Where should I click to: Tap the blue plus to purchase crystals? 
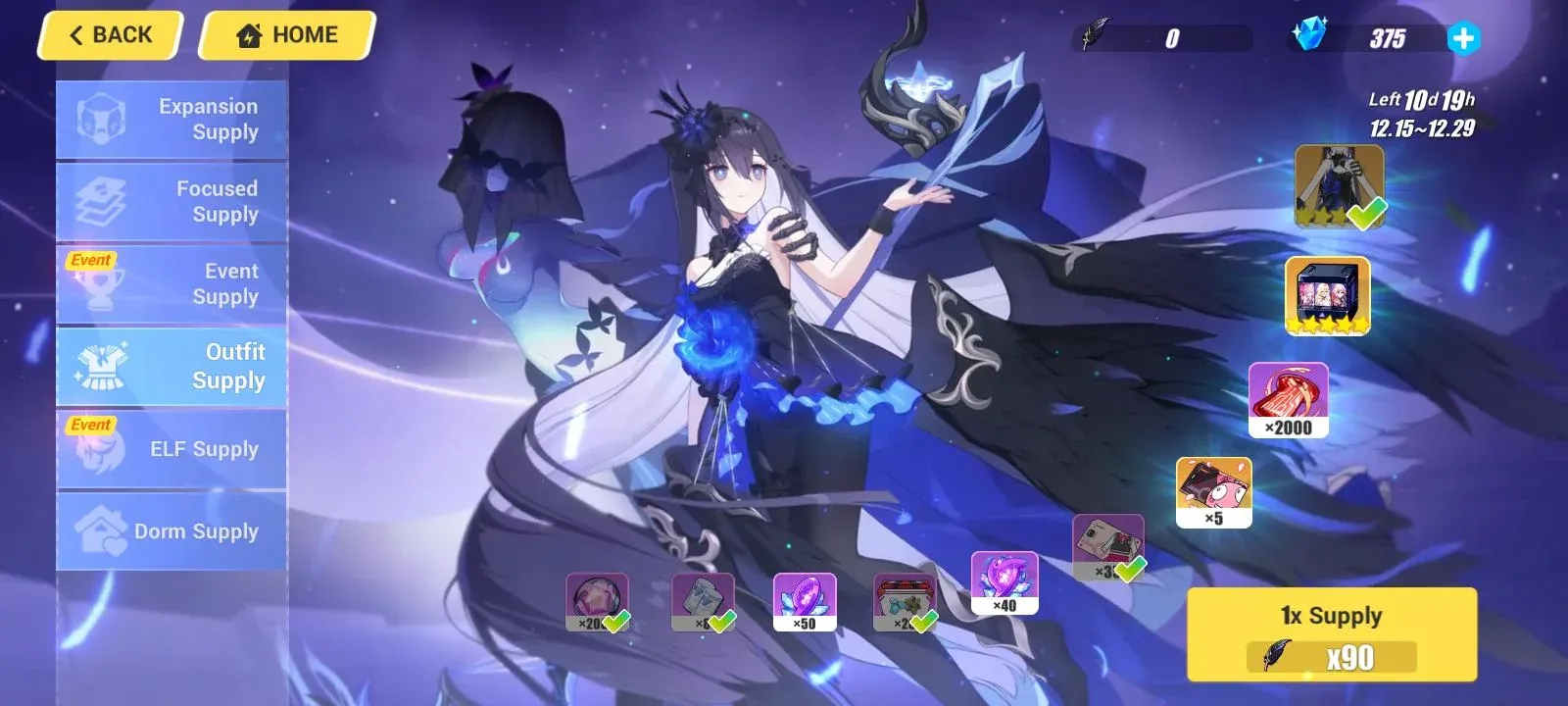pyautogui.click(x=1462, y=39)
